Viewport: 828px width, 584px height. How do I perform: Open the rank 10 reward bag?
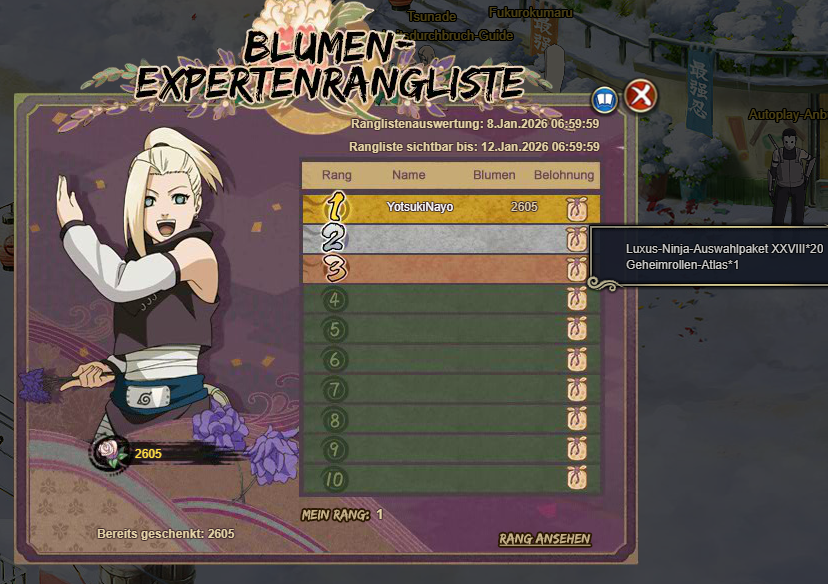click(x=576, y=479)
